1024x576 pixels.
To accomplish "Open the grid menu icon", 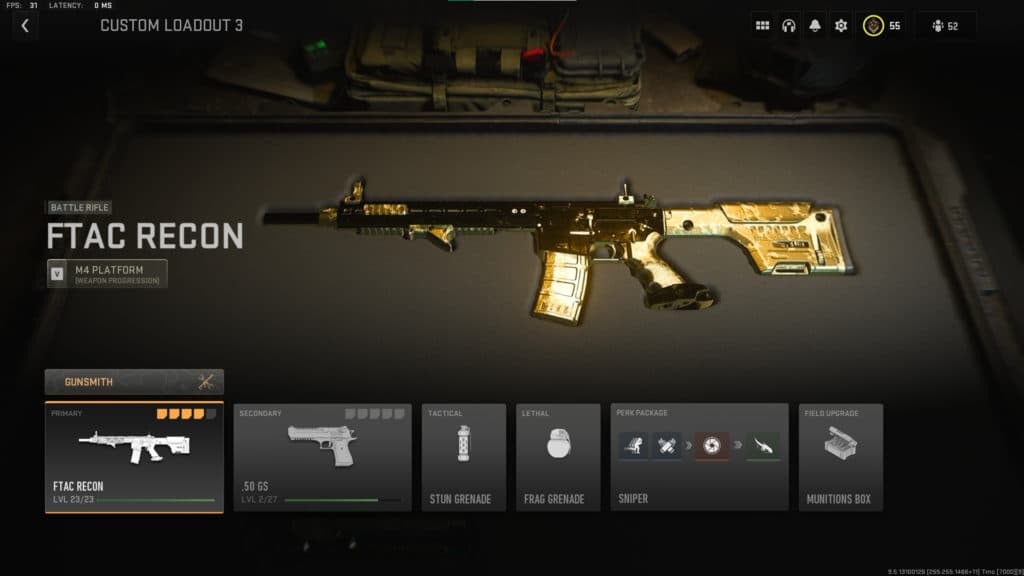I will coord(763,26).
